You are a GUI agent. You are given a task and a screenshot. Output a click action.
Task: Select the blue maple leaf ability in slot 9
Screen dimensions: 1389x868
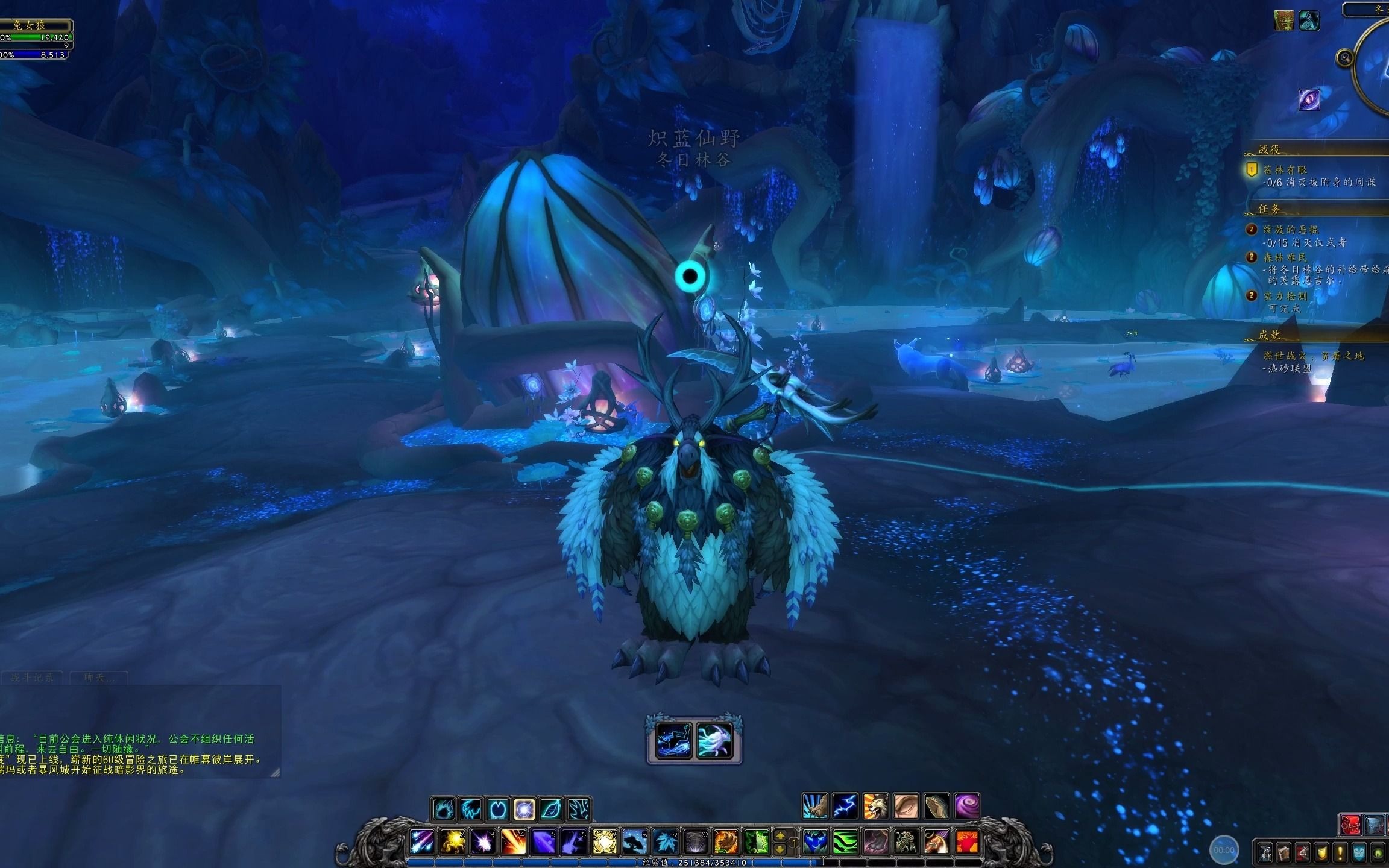click(x=664, y=841)
